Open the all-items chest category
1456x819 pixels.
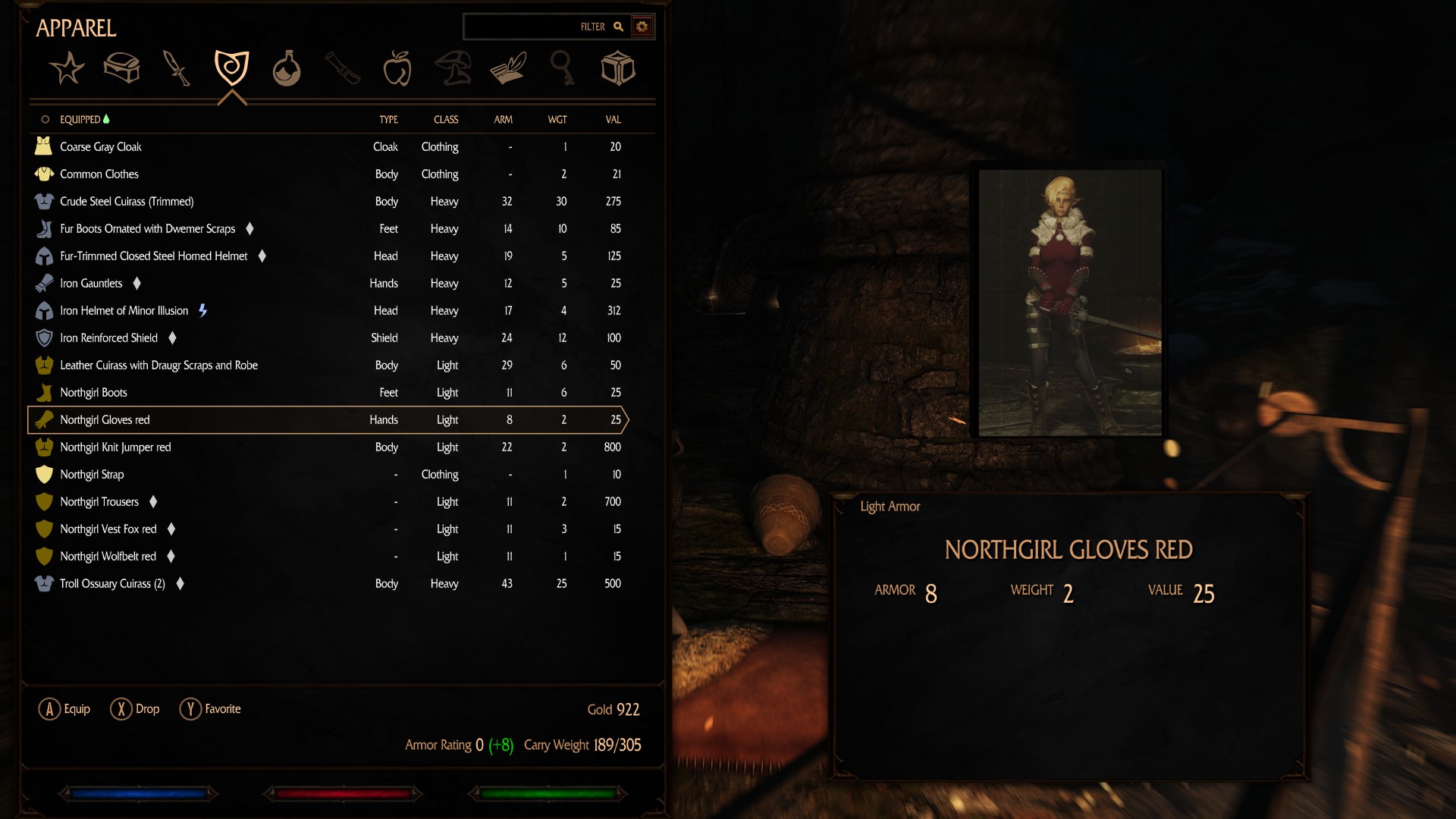(x=121, y=69)
